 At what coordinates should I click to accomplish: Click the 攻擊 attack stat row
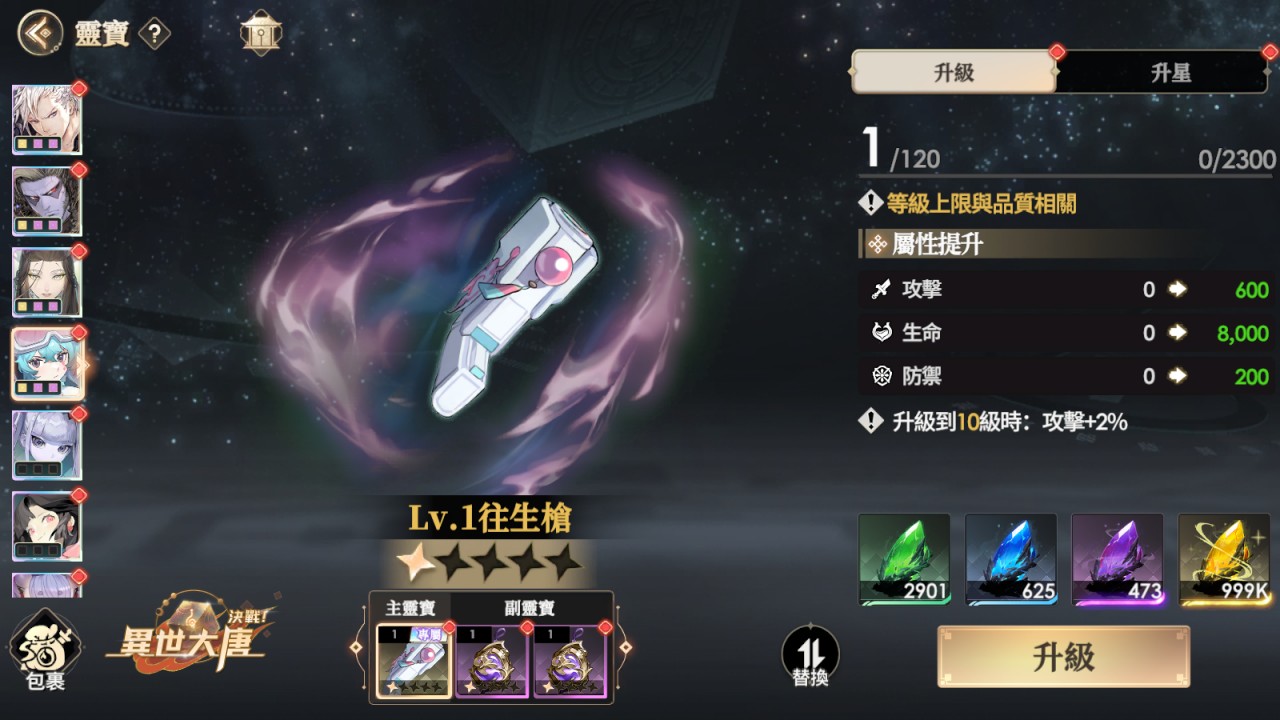click(x=1060, y=290)
